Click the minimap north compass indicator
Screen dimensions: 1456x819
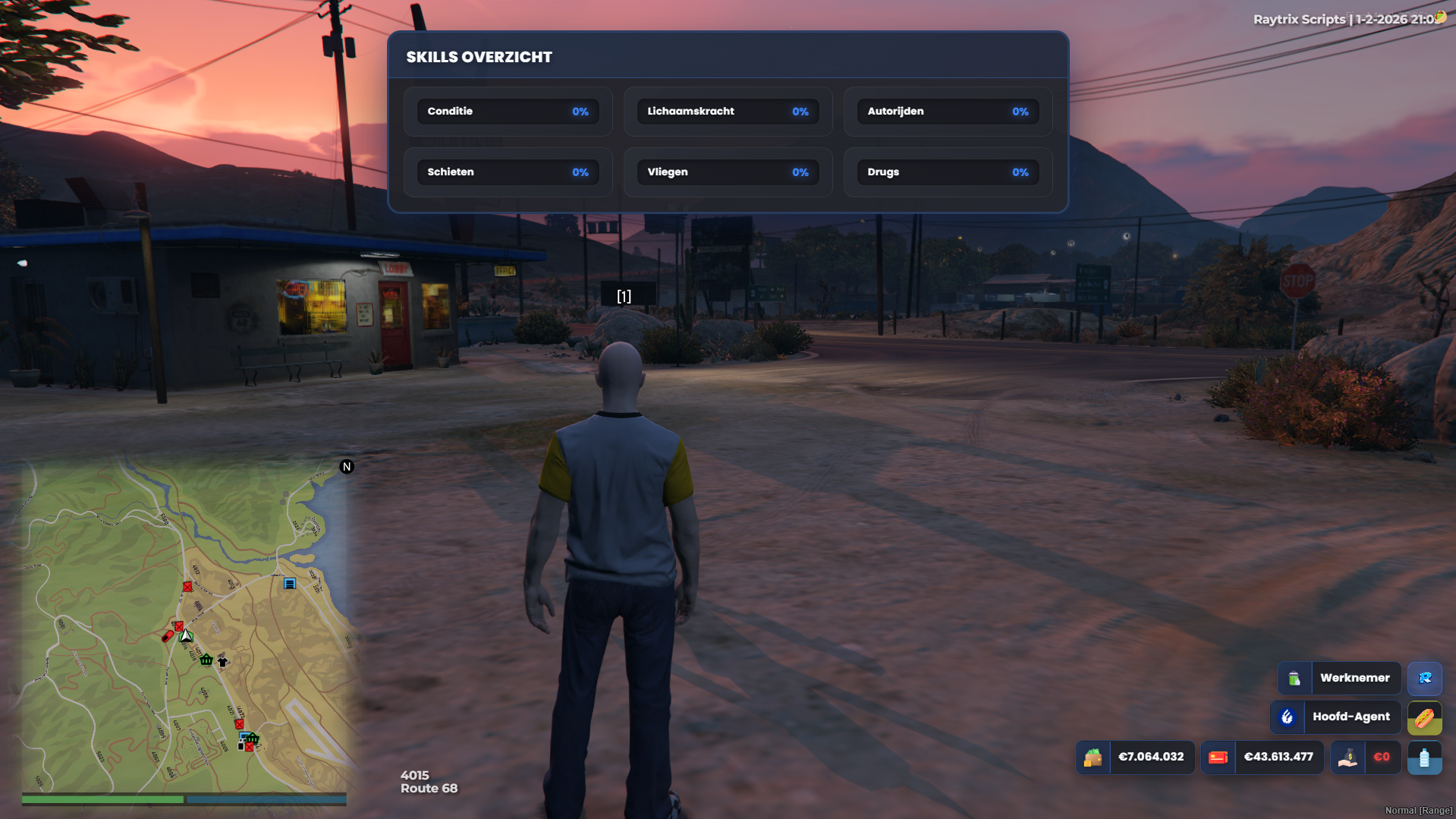point(347,467)
